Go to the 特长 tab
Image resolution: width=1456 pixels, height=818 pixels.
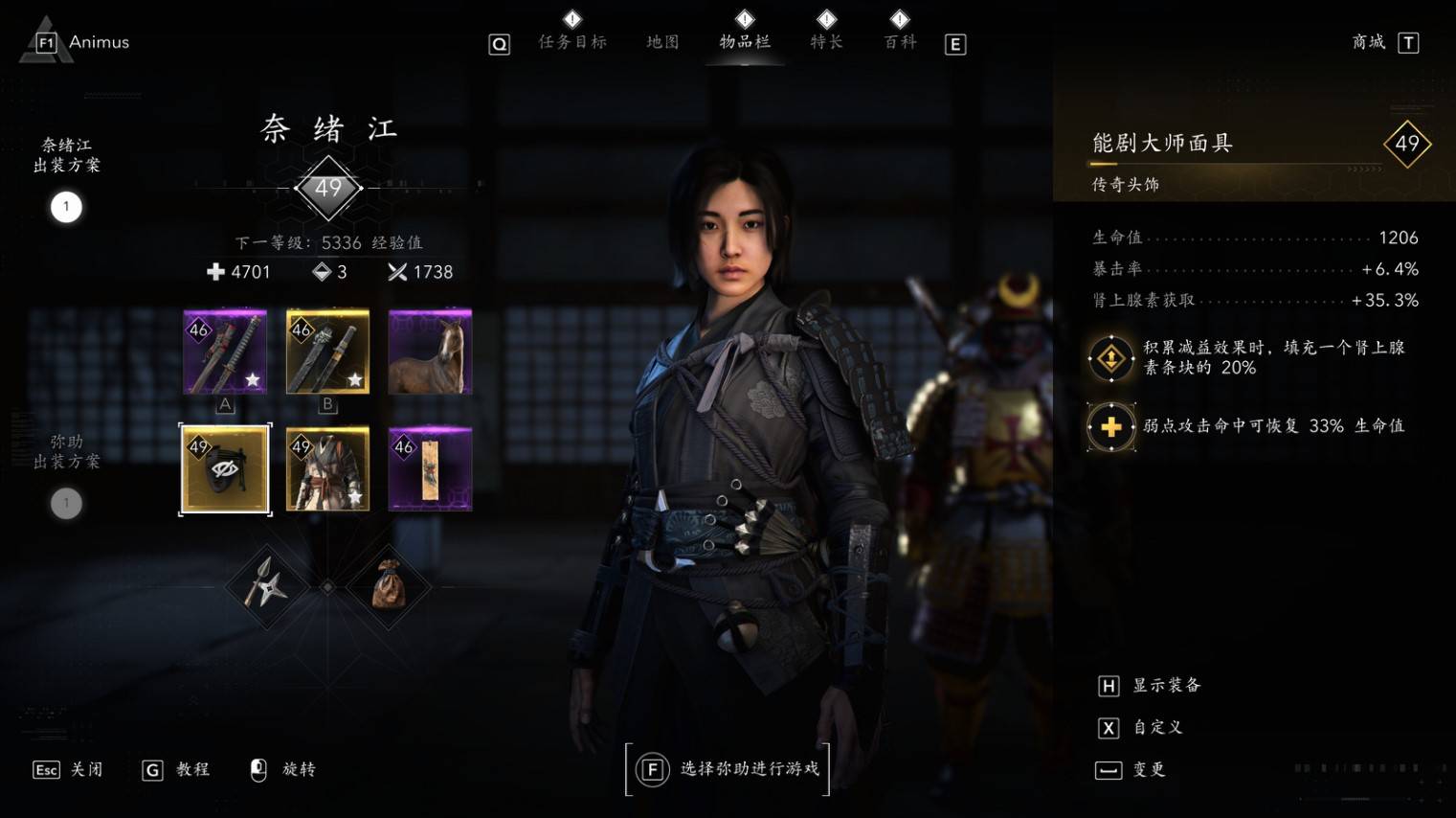click(826, 42)
